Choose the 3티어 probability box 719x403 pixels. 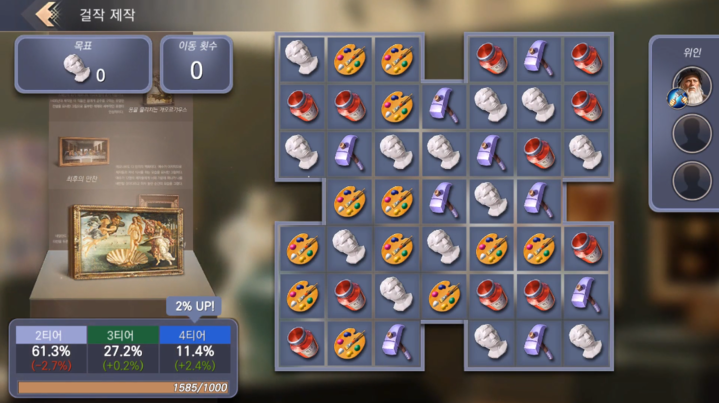coord(122,351)
